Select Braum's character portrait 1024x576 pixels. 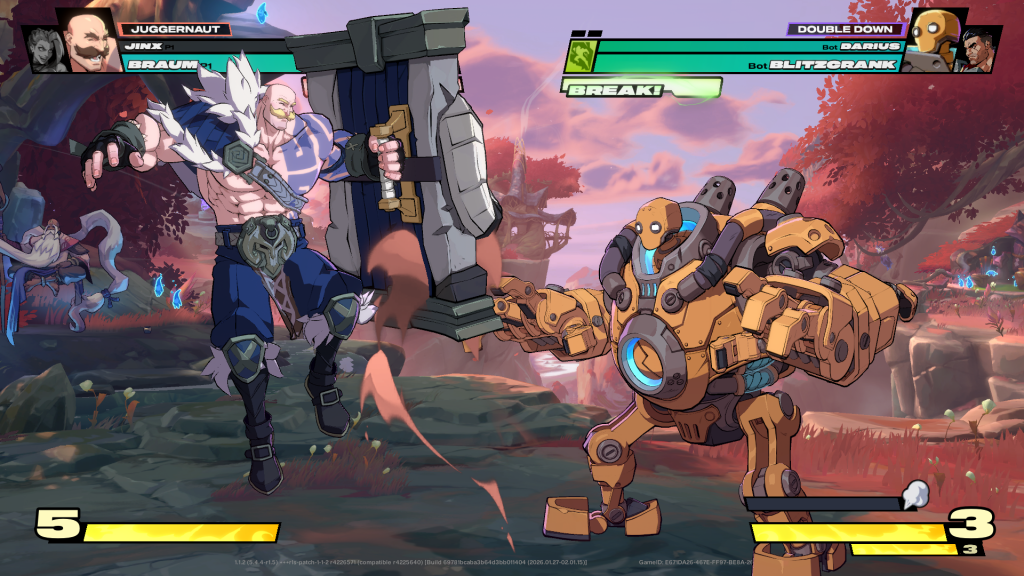click(87, 41)
